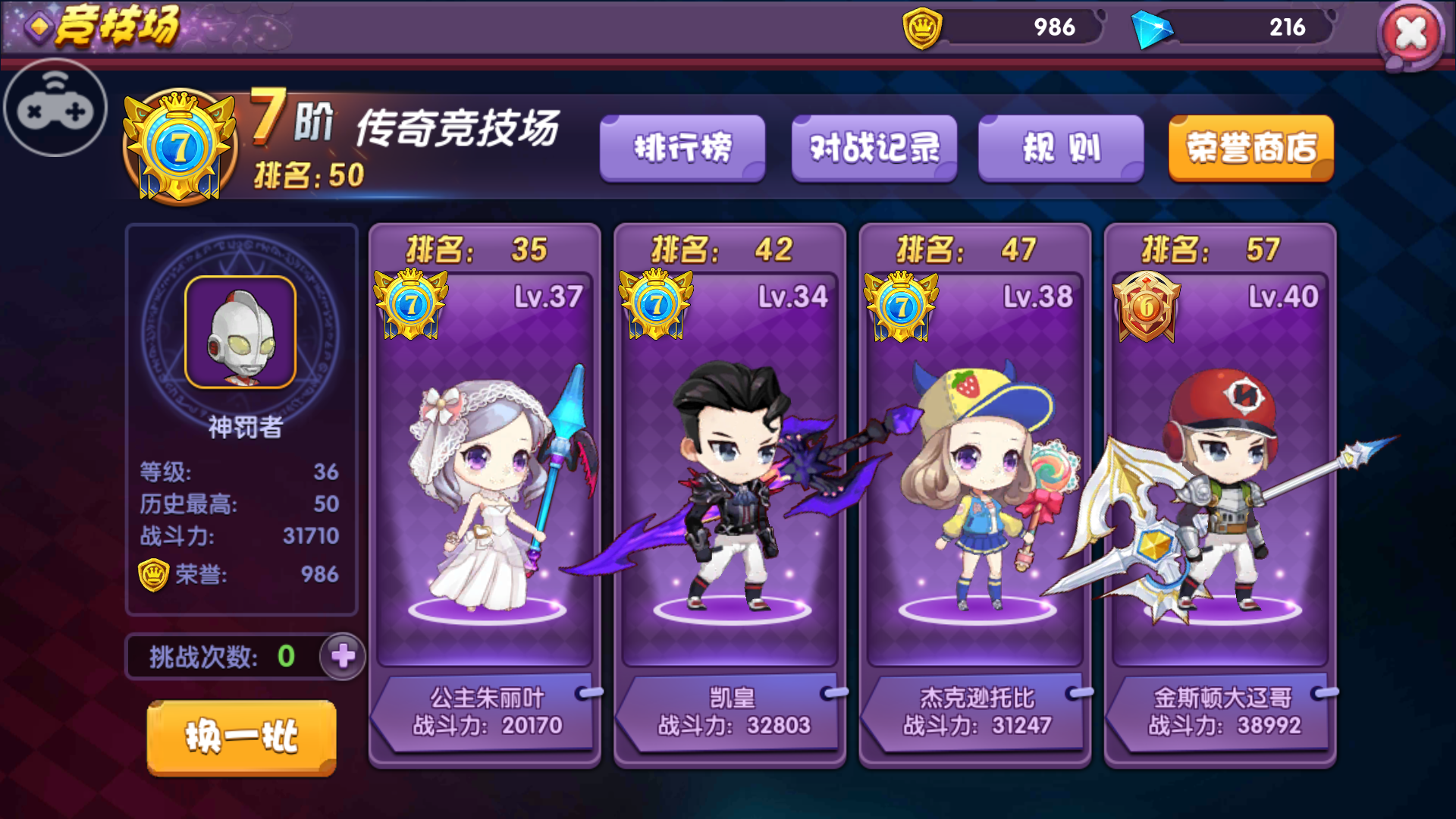This screenshot has height=819, width=1456.
Task: Open the 排行榜 leaderboard
Action: (681, 149)
